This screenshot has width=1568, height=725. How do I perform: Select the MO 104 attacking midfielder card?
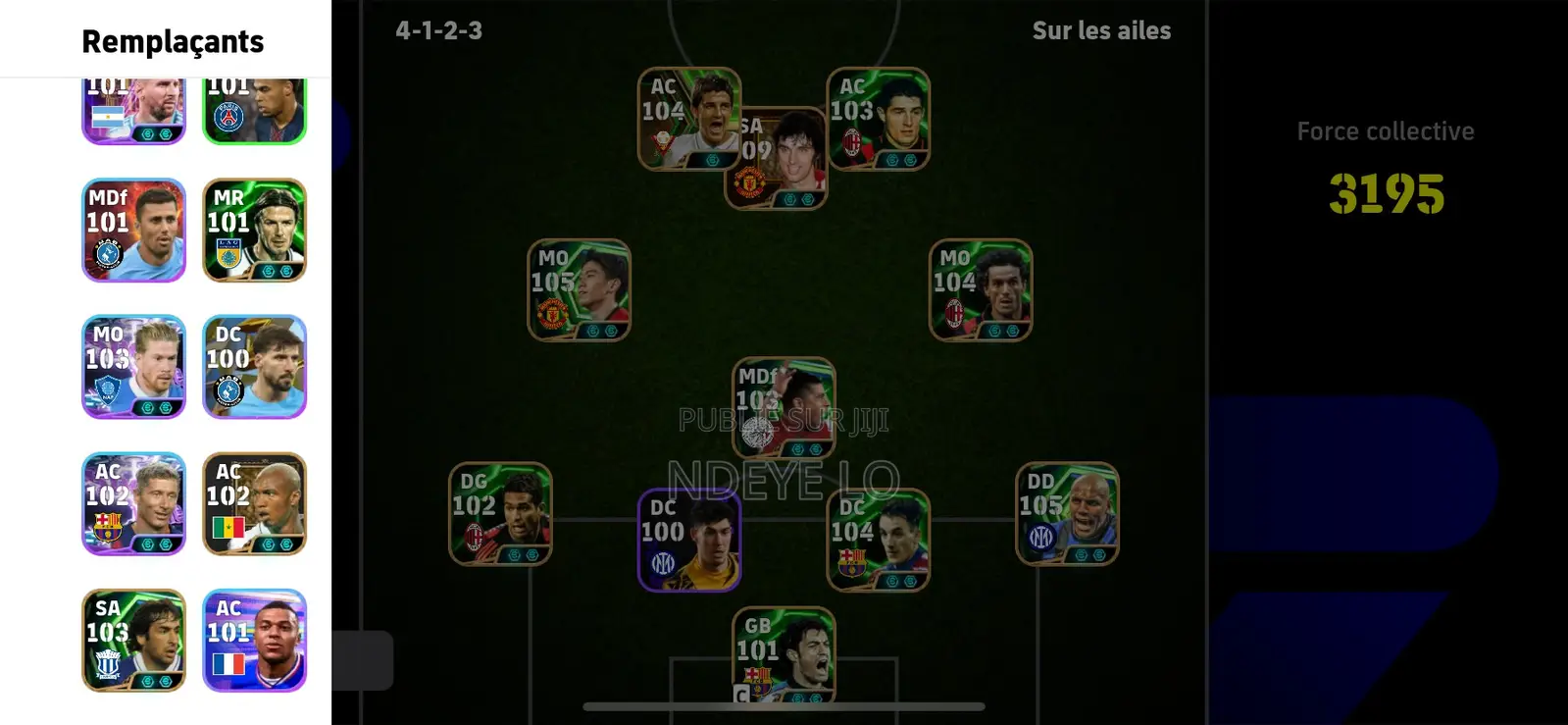[981, 289]
